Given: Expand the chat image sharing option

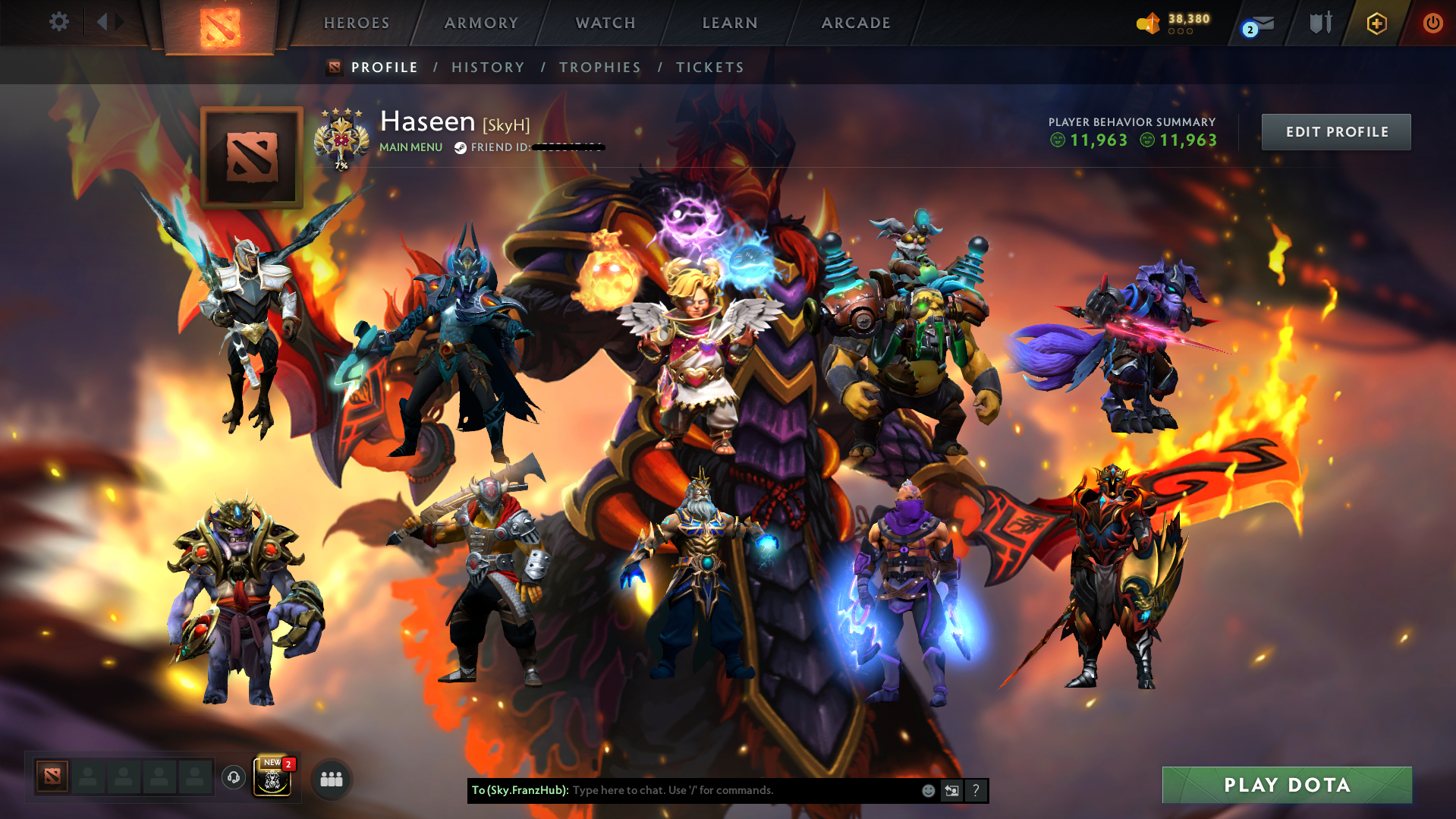Looking at the screenshot, I should click(952, 790).
